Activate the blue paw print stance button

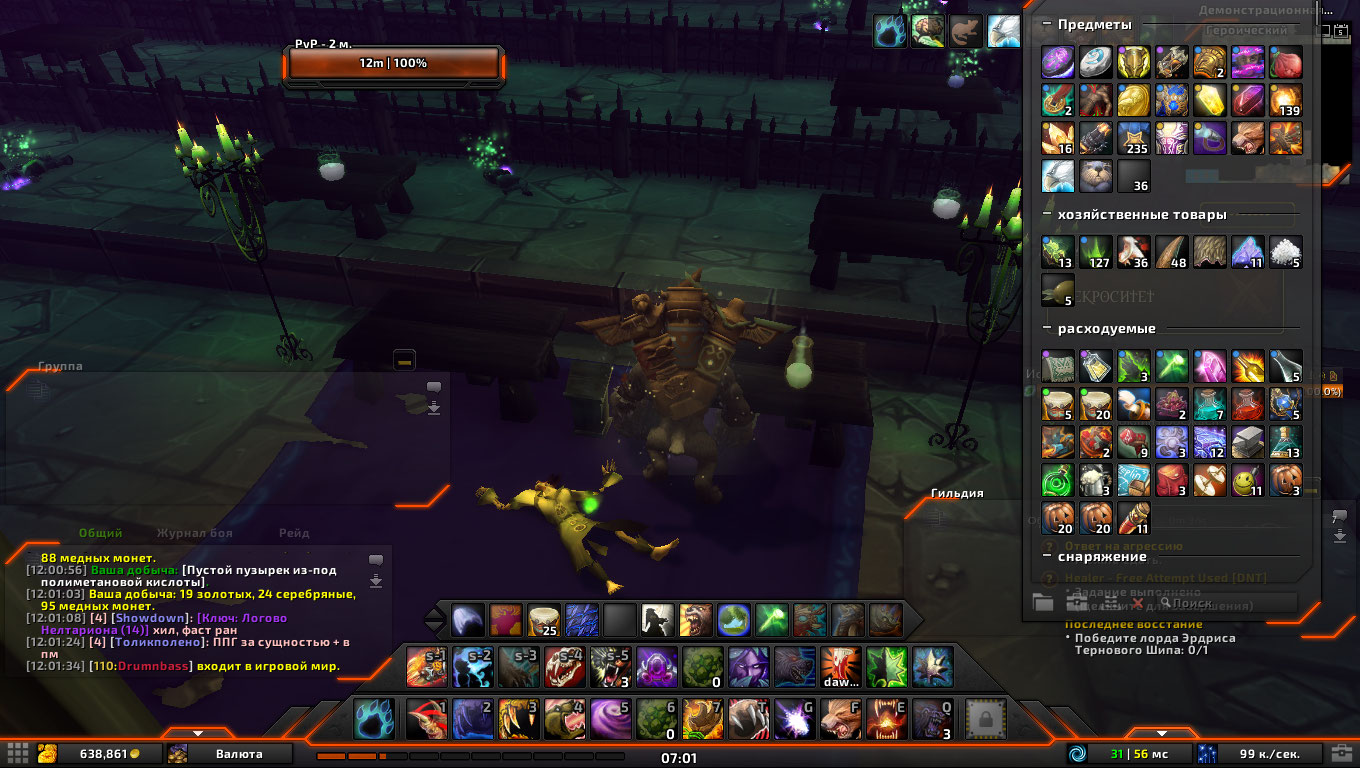(372, 718)
